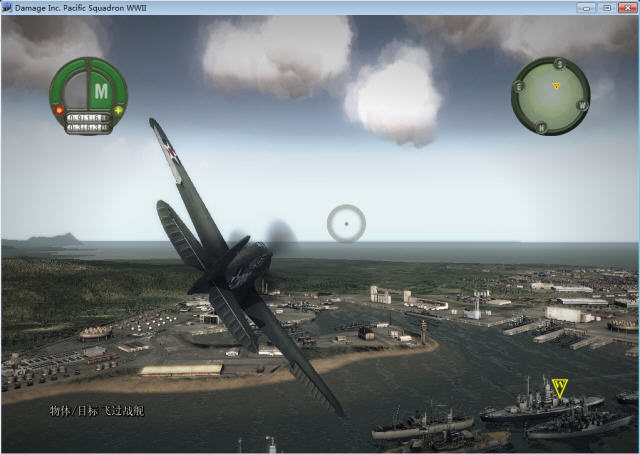Image resolution: width=640 pixels, height=454 pixels.
Task: Select the yellow target marker on the radar
Action: pos(556,86)
